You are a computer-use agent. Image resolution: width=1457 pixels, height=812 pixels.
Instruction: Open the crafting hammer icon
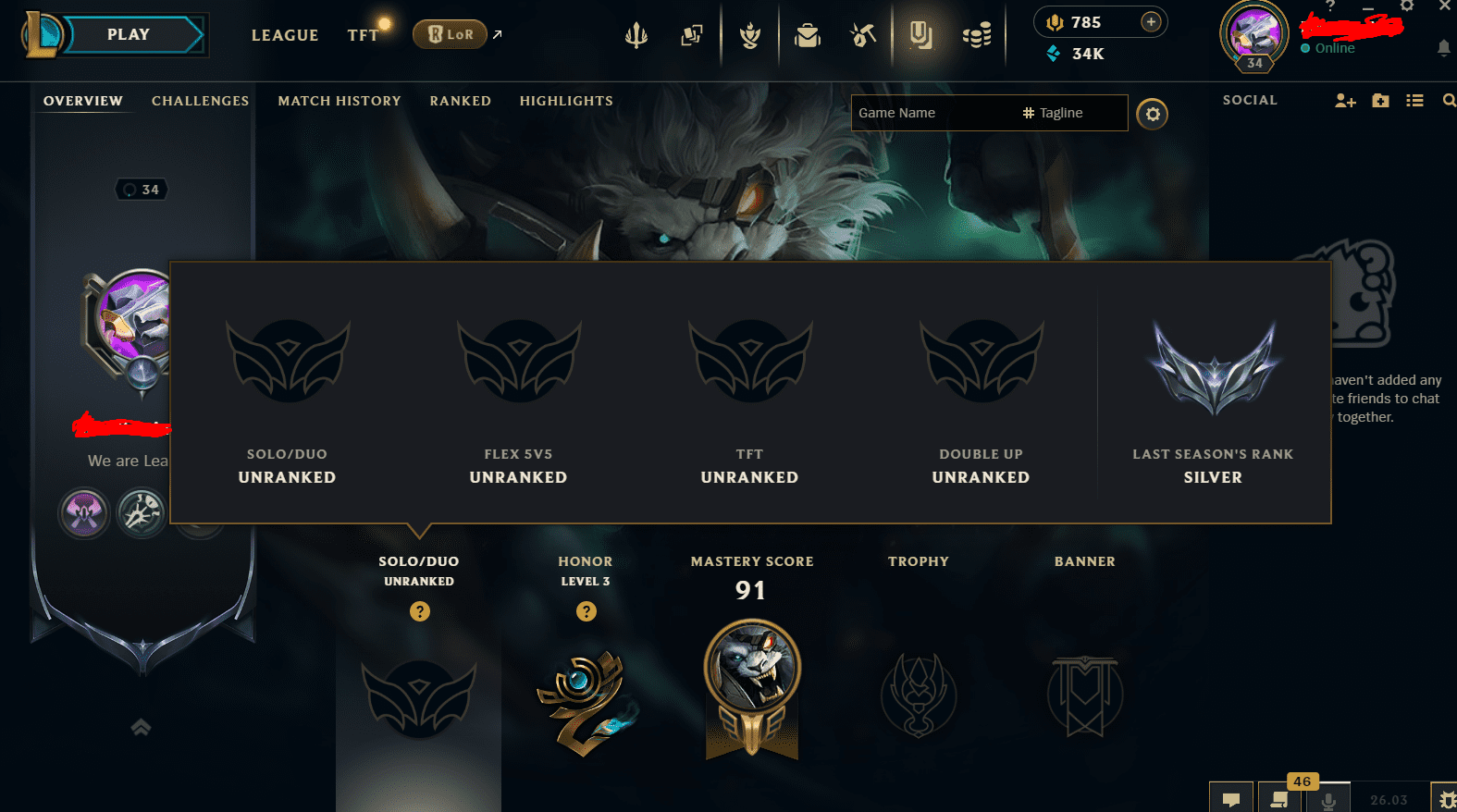(863, 34)
